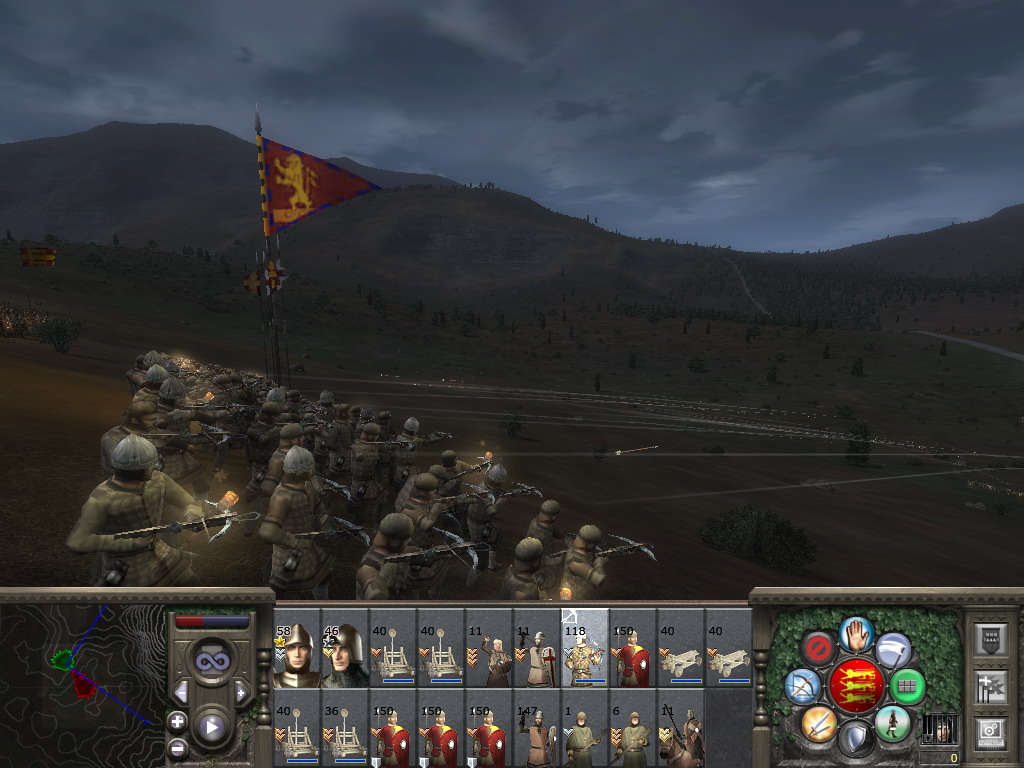
Task: Click the white flag withdraw button
Action: tap(893, 649)
